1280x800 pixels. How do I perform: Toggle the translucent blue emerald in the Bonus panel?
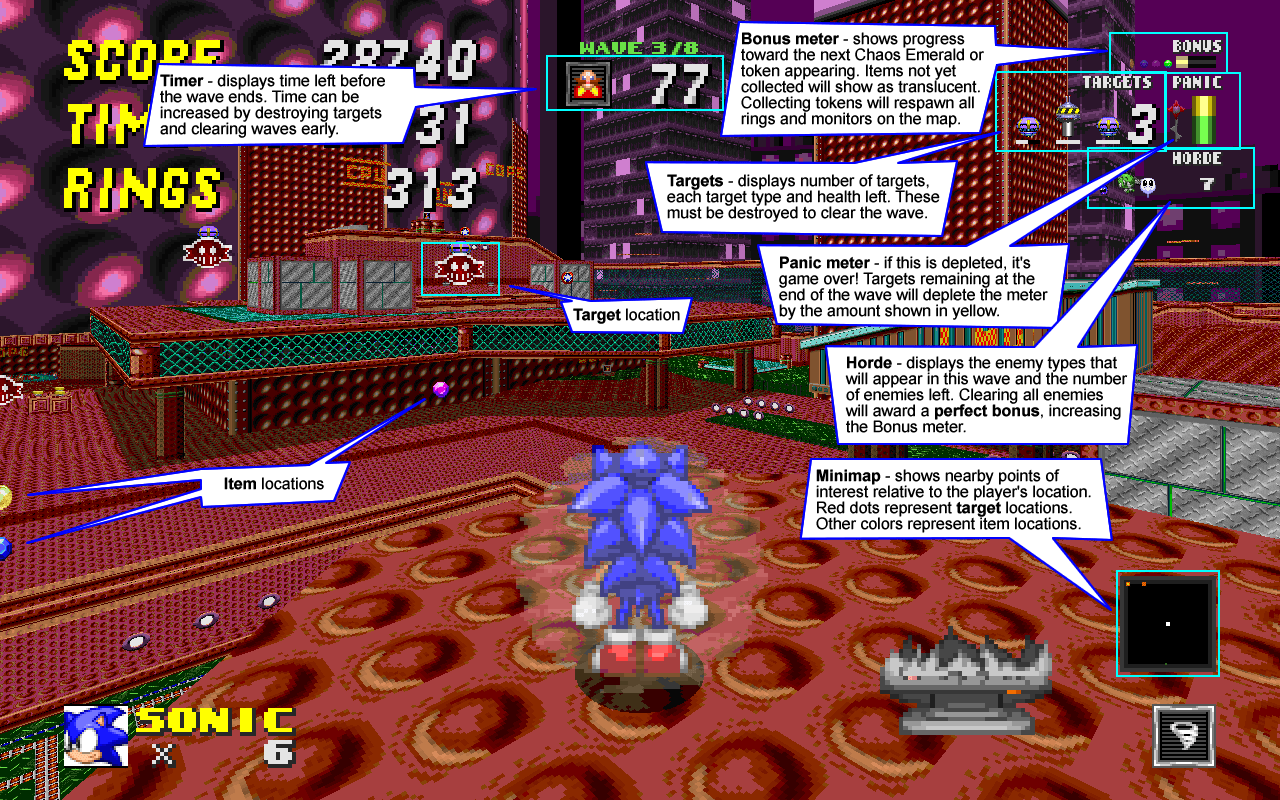(x=1145, y=64)
